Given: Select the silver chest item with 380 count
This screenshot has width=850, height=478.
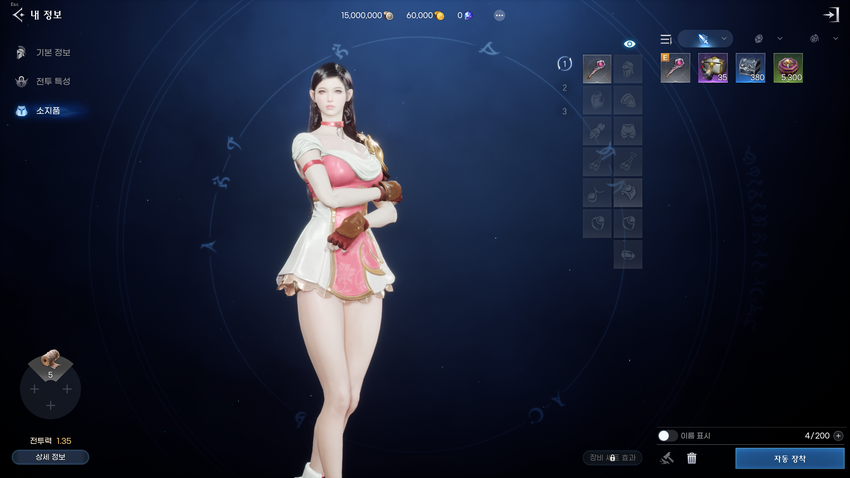Looking at the screenshot, I should (x=751, y=68).
